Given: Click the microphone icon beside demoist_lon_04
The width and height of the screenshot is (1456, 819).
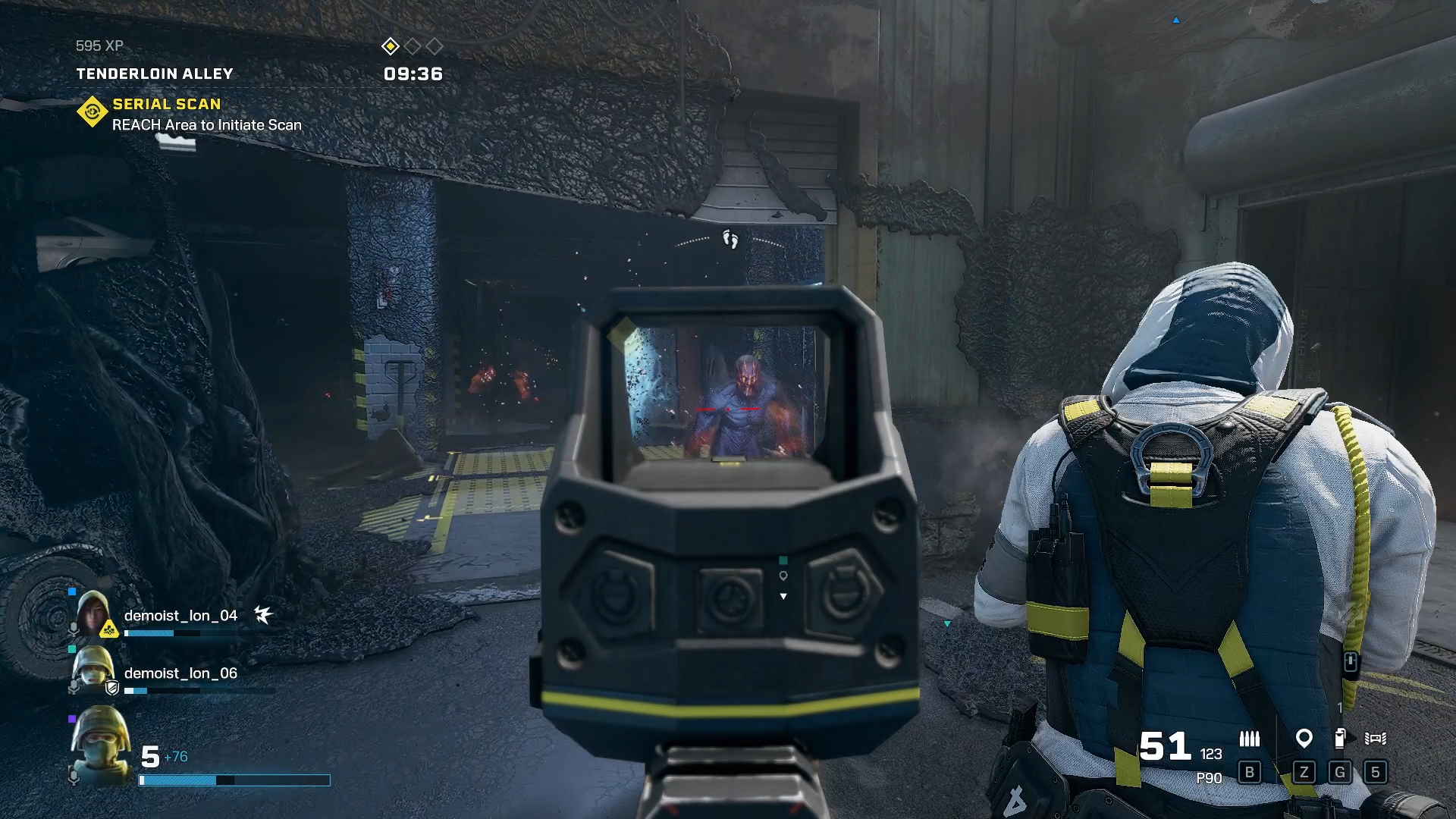Looking at the screenshot, I should tap(74, 629).
